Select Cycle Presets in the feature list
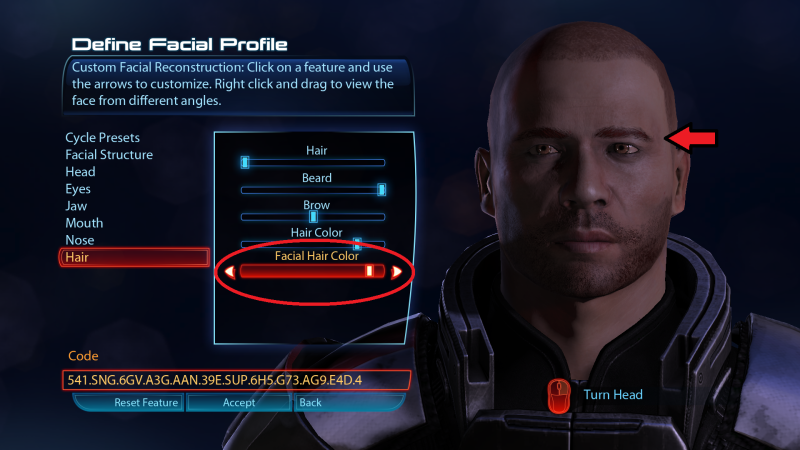Image resolution: width=800 pixels, height=450 pixels. [x=102, y=137]
